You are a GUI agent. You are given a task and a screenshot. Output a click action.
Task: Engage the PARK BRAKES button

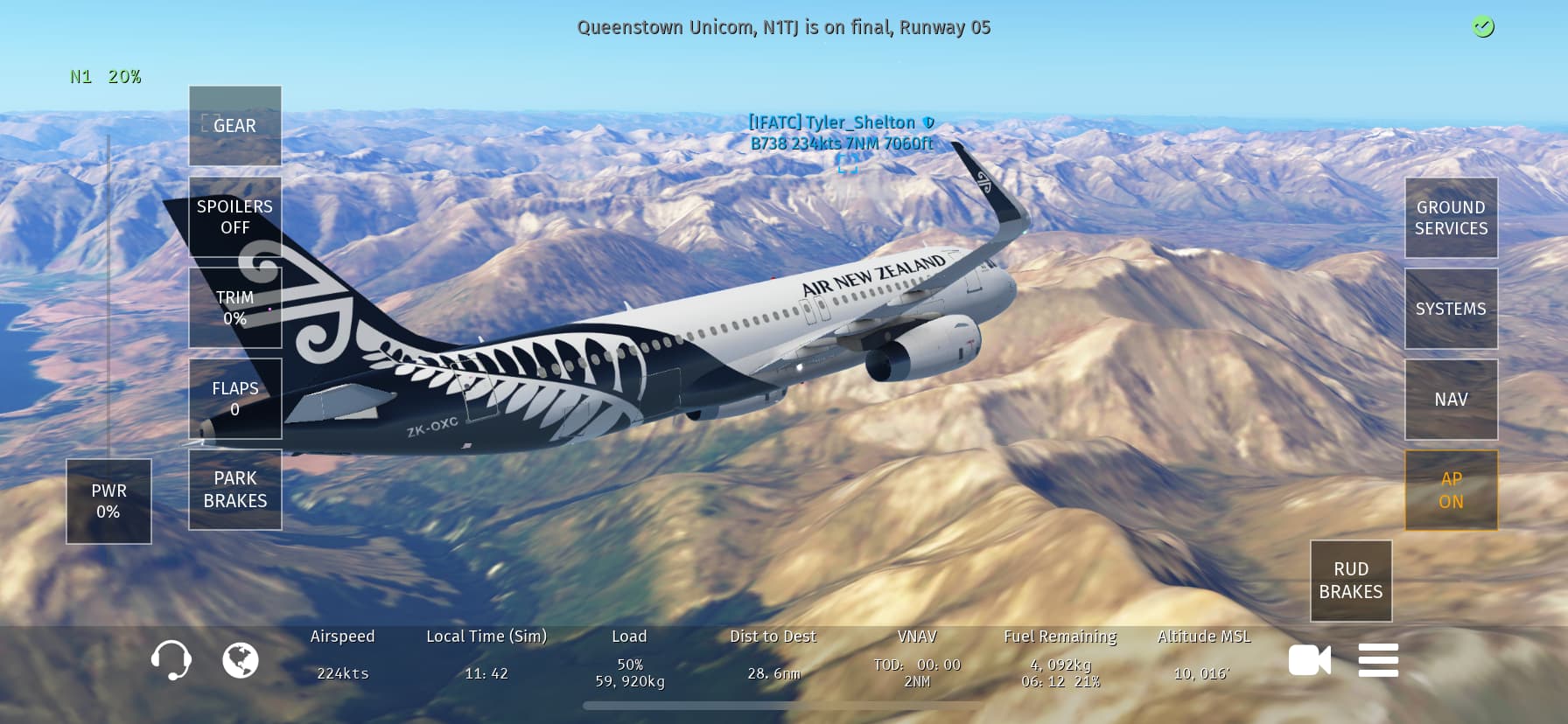(234, 490)
